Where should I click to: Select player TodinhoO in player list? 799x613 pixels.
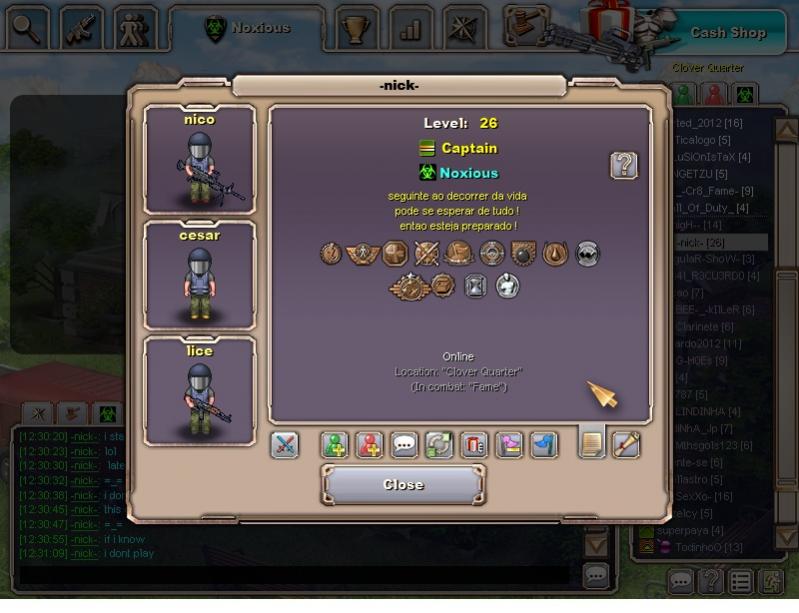click(x=706, y=547)
